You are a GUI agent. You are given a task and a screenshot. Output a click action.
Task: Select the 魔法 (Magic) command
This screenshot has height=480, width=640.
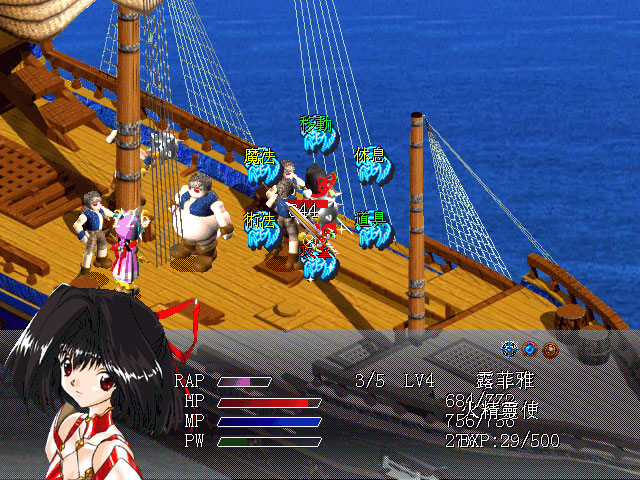(262, 165)
